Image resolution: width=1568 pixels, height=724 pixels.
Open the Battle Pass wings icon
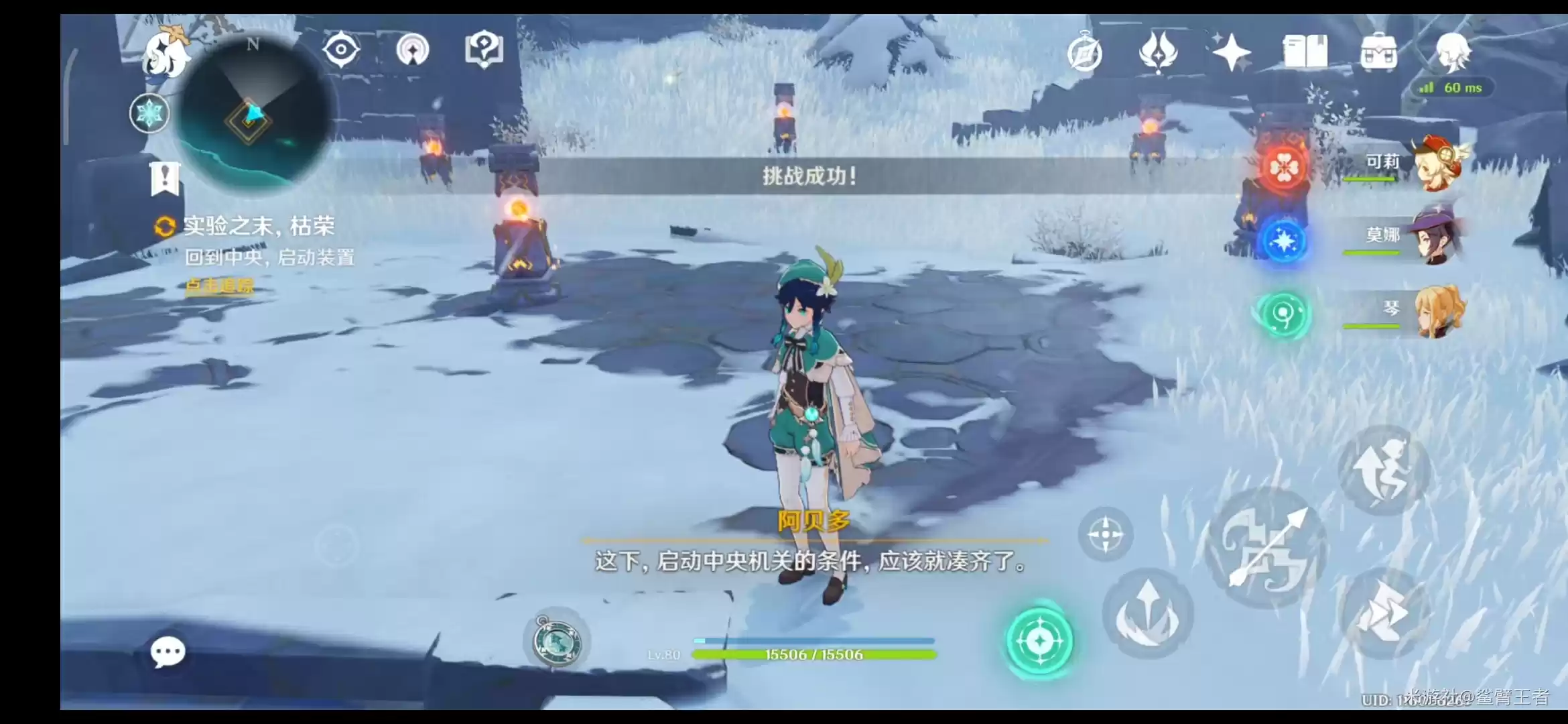coord(1157,50)
